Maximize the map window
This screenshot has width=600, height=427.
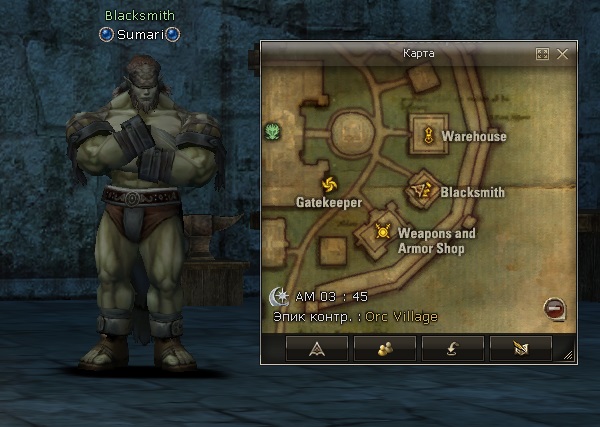coord(543,54)
